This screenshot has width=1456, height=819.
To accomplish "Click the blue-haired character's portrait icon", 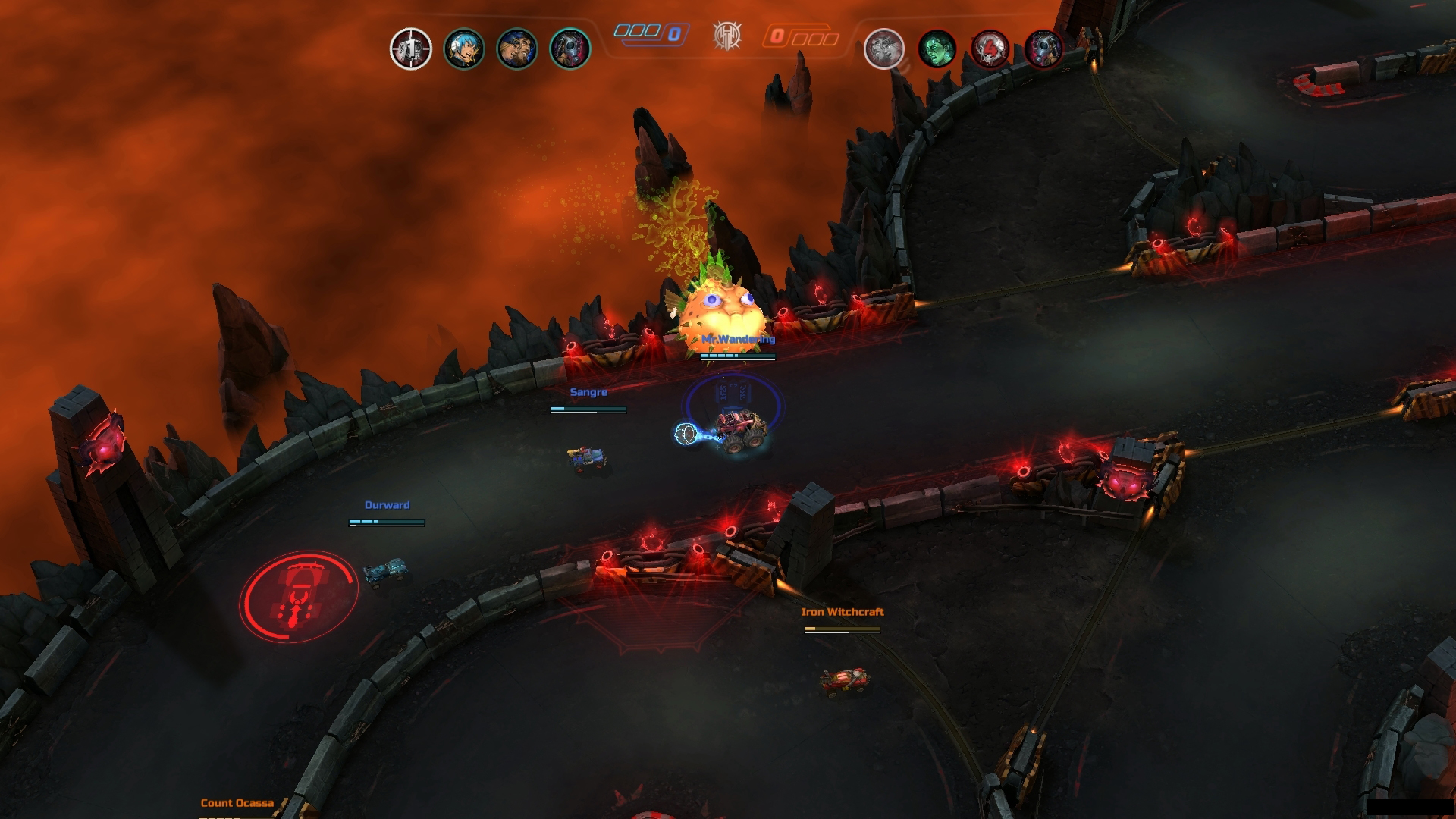I will (466, 48).
